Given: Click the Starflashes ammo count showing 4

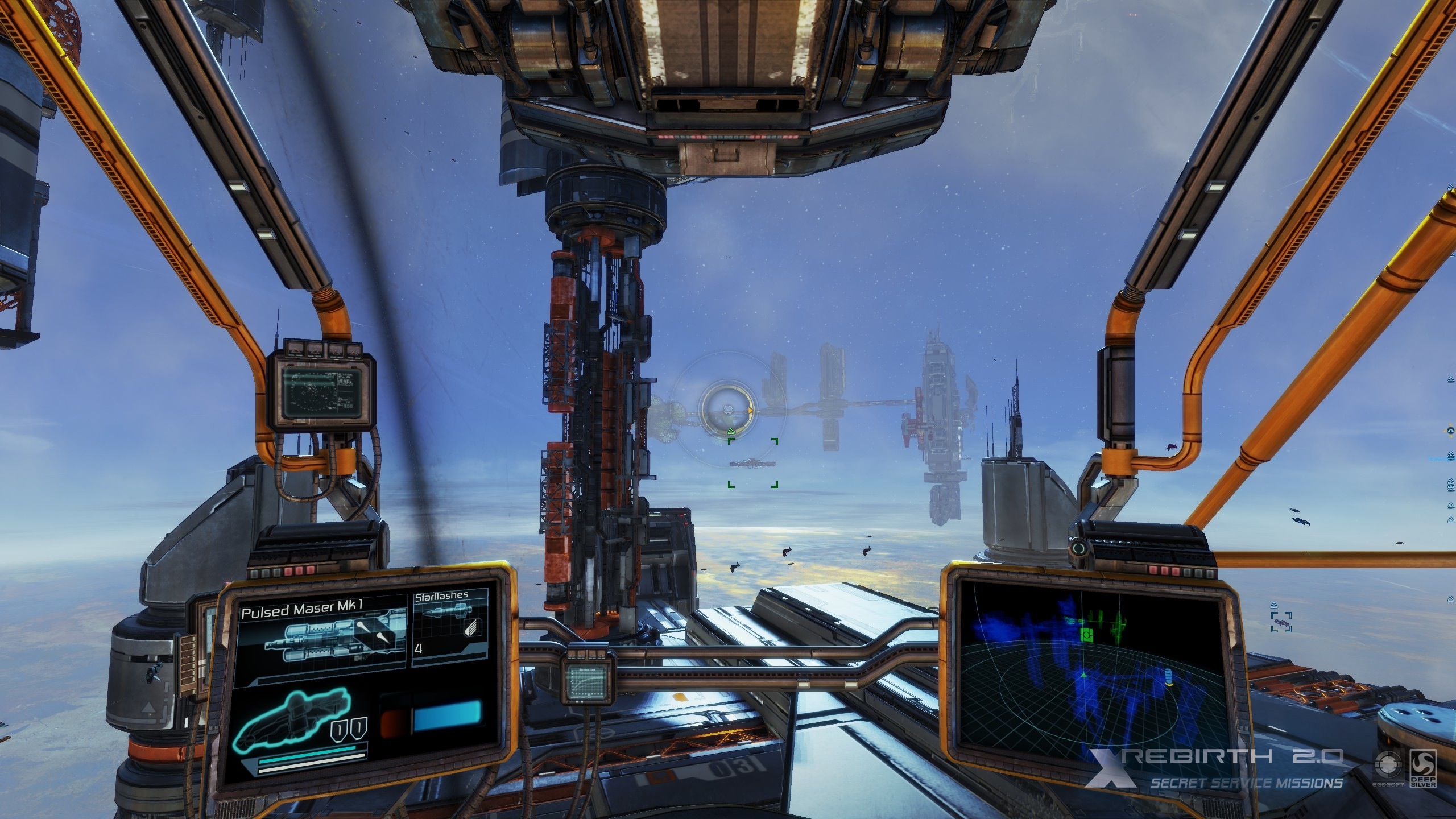Looking at the screenshot, I should 419,649.
